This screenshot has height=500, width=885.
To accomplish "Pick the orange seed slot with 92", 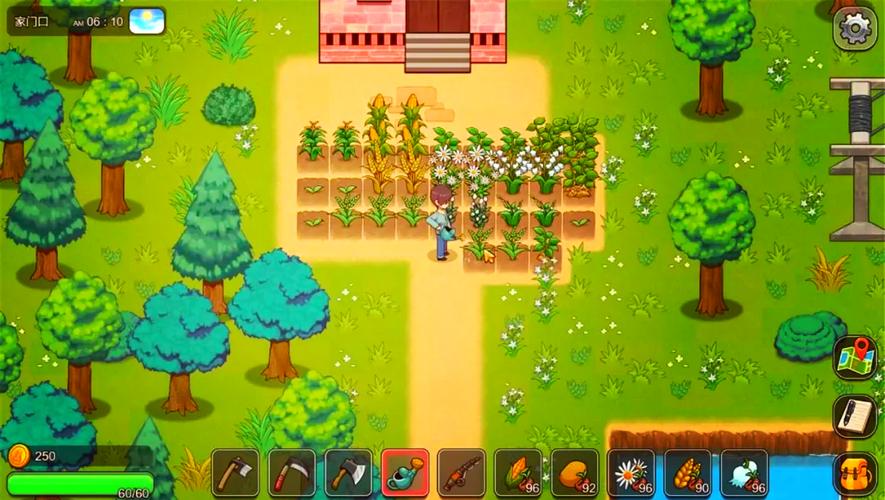I will (x=575, y=473).
